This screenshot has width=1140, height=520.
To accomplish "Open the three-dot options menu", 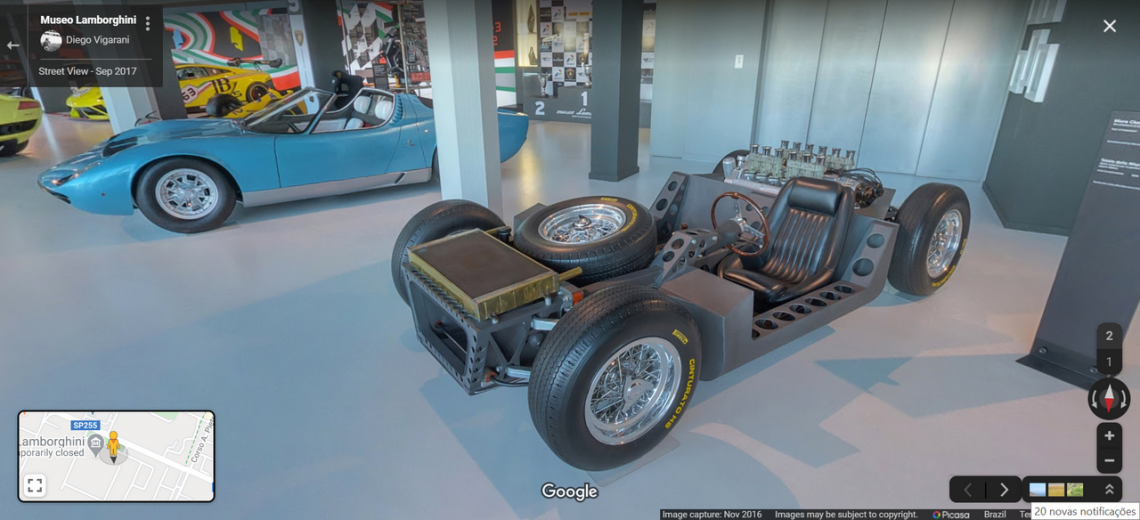I will pos(148,23).
